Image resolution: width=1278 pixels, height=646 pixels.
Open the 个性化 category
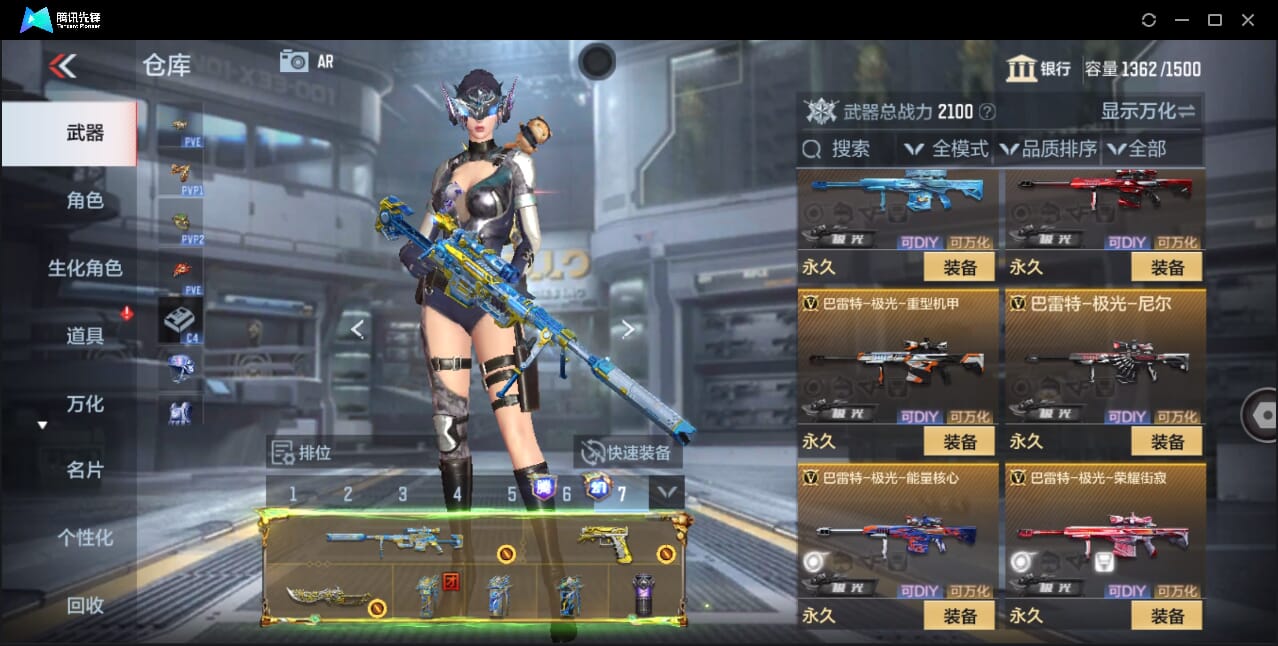coord(85,538)
